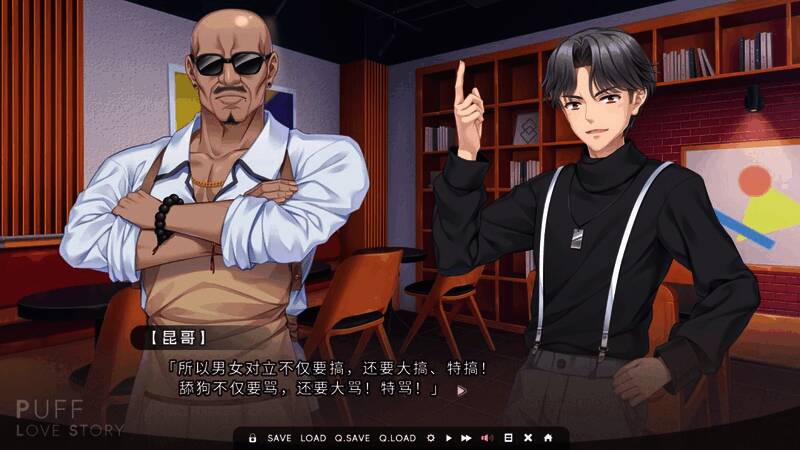Activate fast-forward skip button
This screenshot has width=800, height=450.
(x=467, y=438)
